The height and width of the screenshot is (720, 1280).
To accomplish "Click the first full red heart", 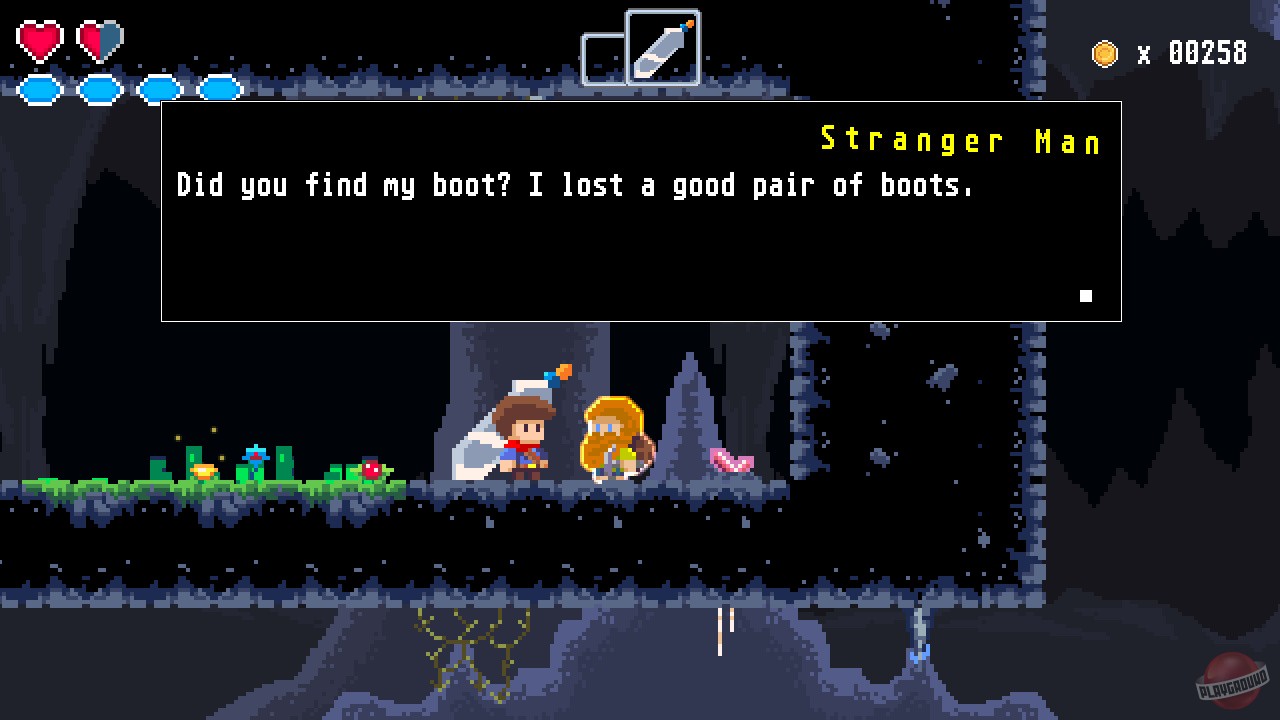I will point(40,40).
